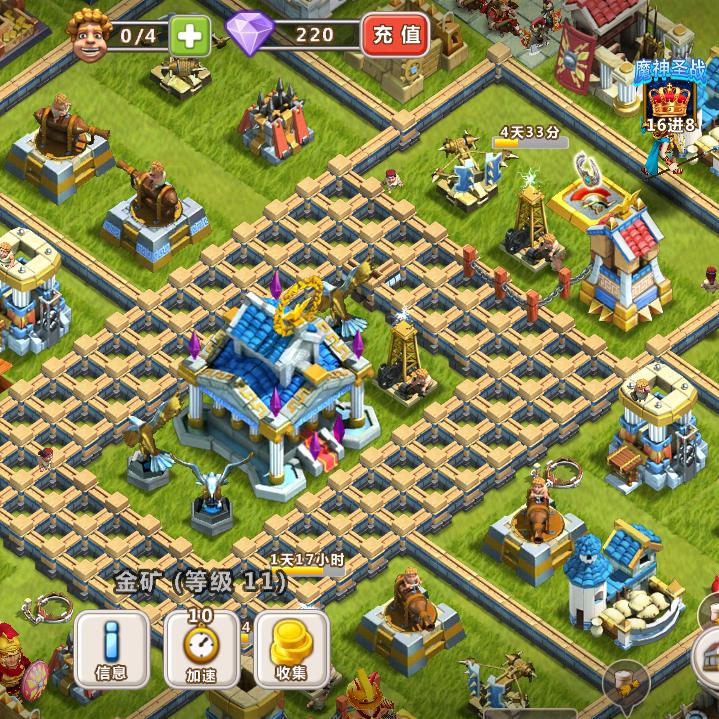The height and width of the screenshot is (719, 719).
Task: Open the red 充值 recharge button
Action: tap(395, 36)
